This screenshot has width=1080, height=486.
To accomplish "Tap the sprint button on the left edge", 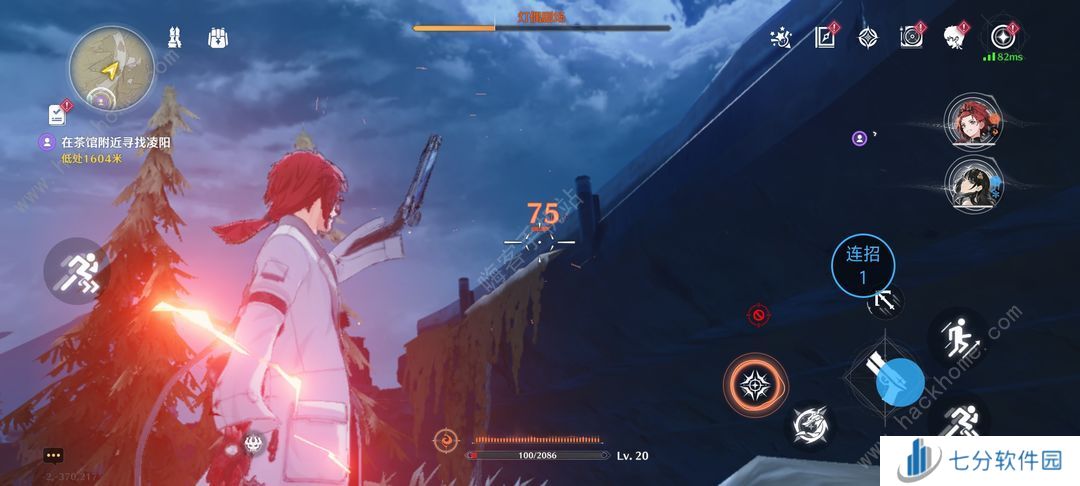I will [x=77, y=270].
